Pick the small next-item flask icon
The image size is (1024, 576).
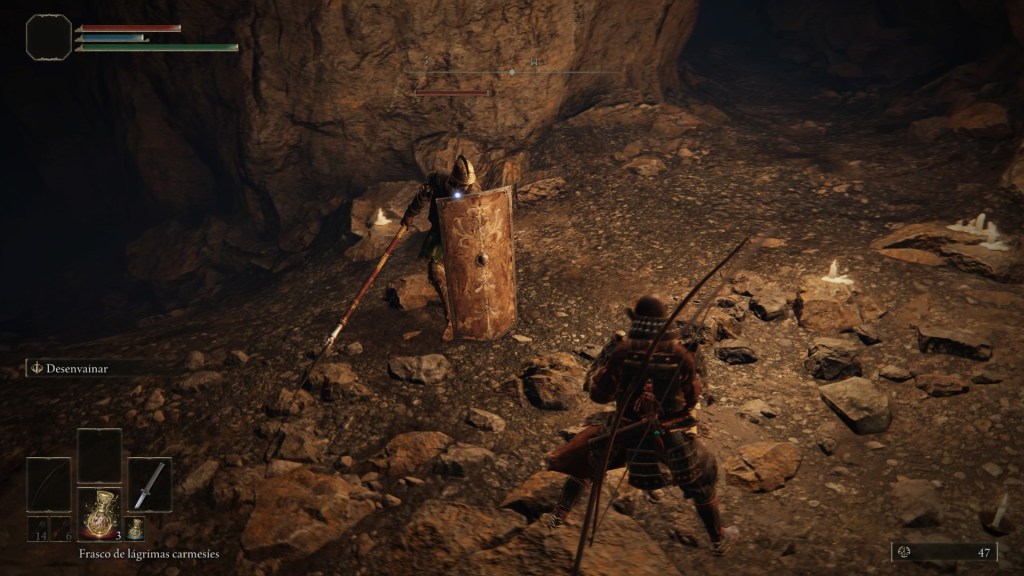[135, 528]
